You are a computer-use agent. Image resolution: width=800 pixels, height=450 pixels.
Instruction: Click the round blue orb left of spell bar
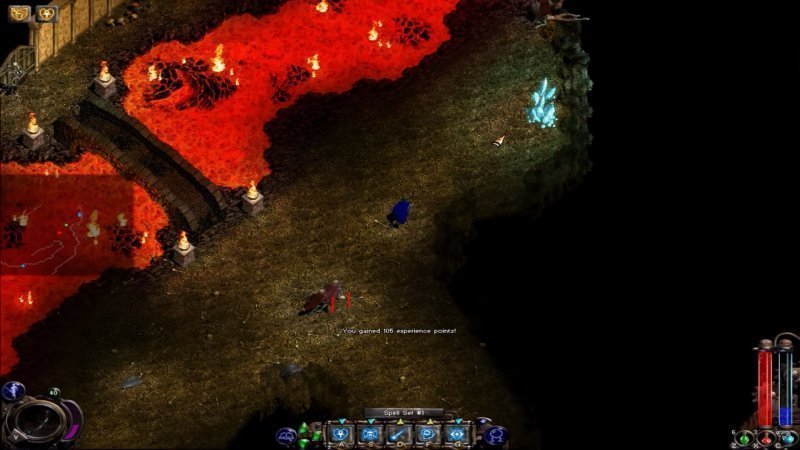point(286,435)
